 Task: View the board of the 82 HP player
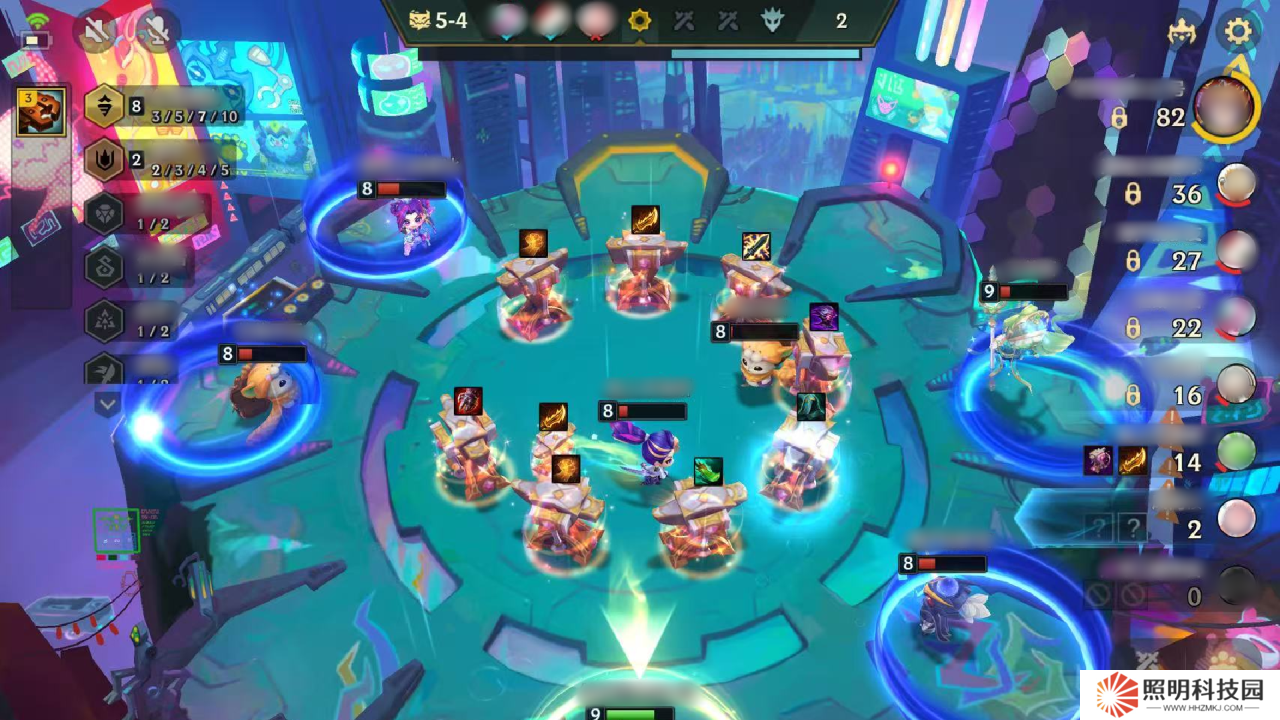1226,110
